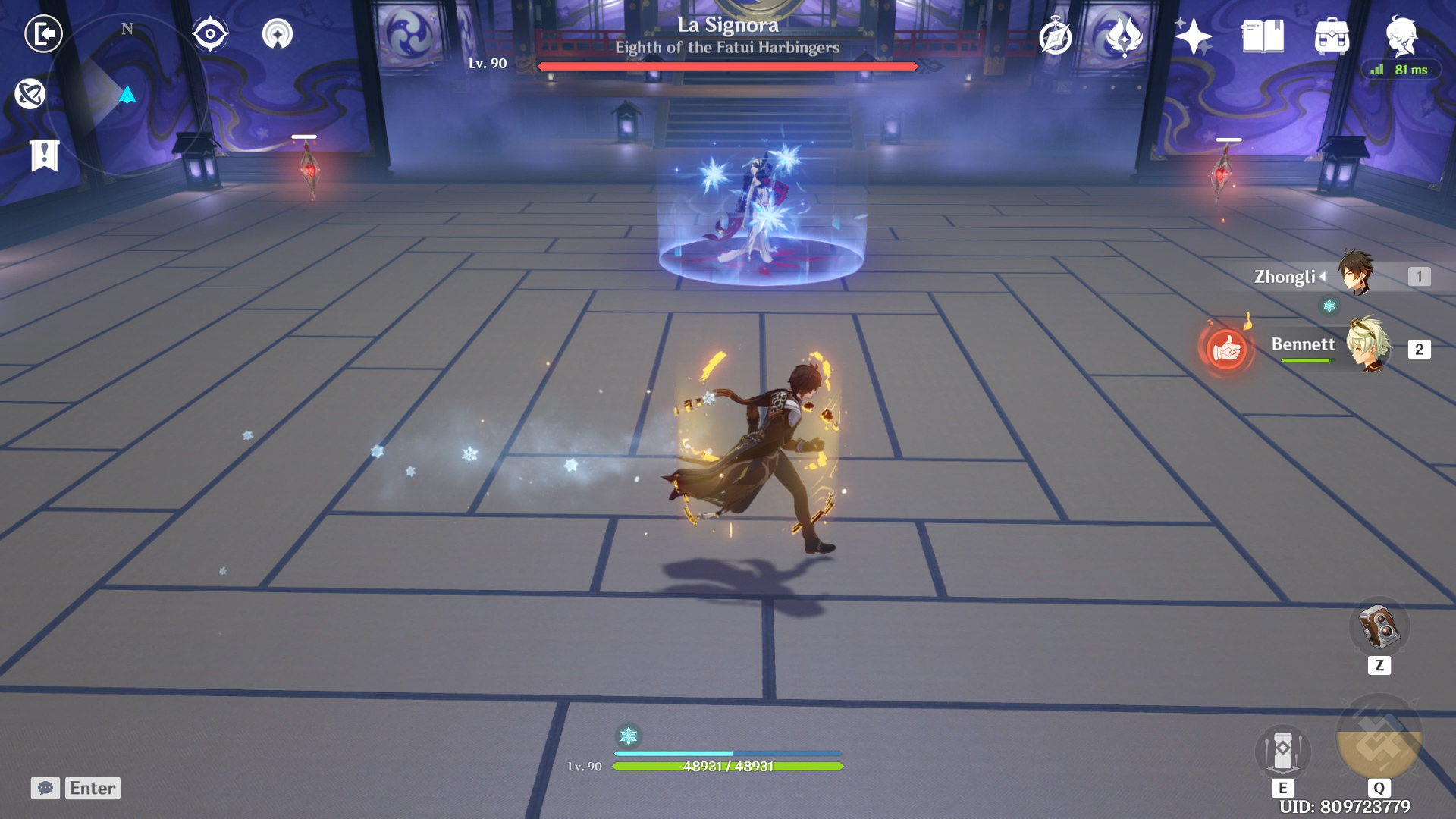Open the compass Adventurer Handbook icon
The height and width of the screenshot is (819, 1456).
click(x=1056, y=36)
